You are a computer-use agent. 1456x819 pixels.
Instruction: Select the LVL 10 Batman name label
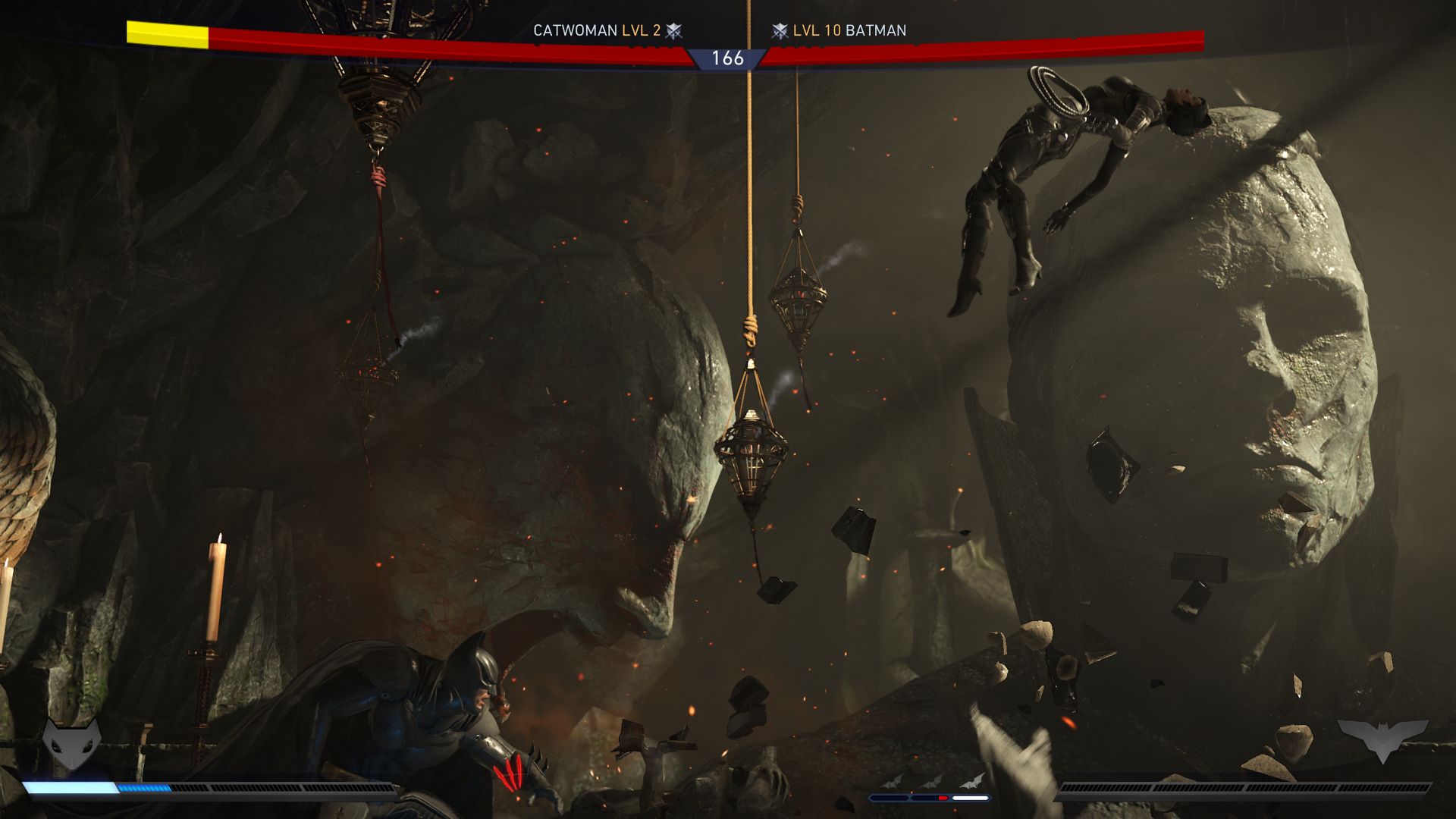pos(849,31)
